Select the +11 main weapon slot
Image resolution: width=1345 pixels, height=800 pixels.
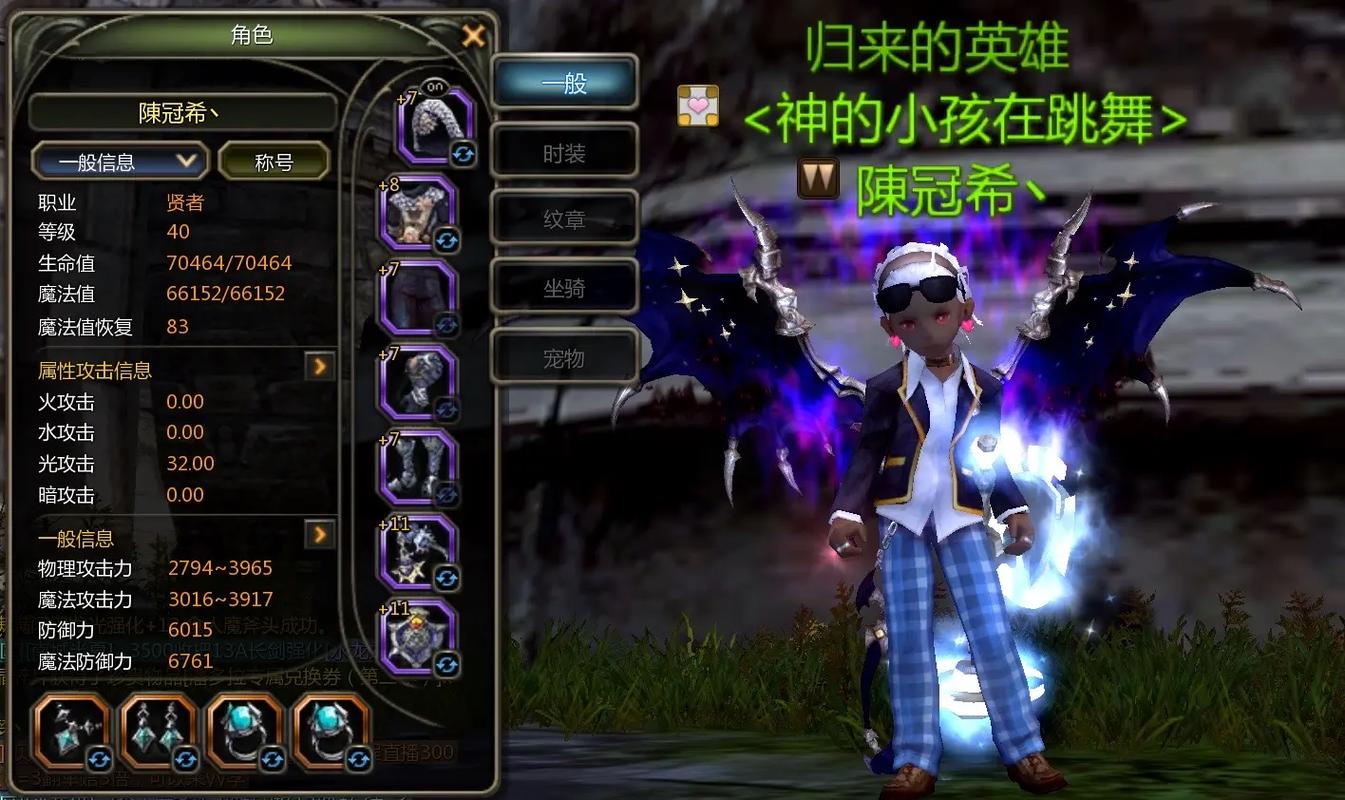click(420, 553)
